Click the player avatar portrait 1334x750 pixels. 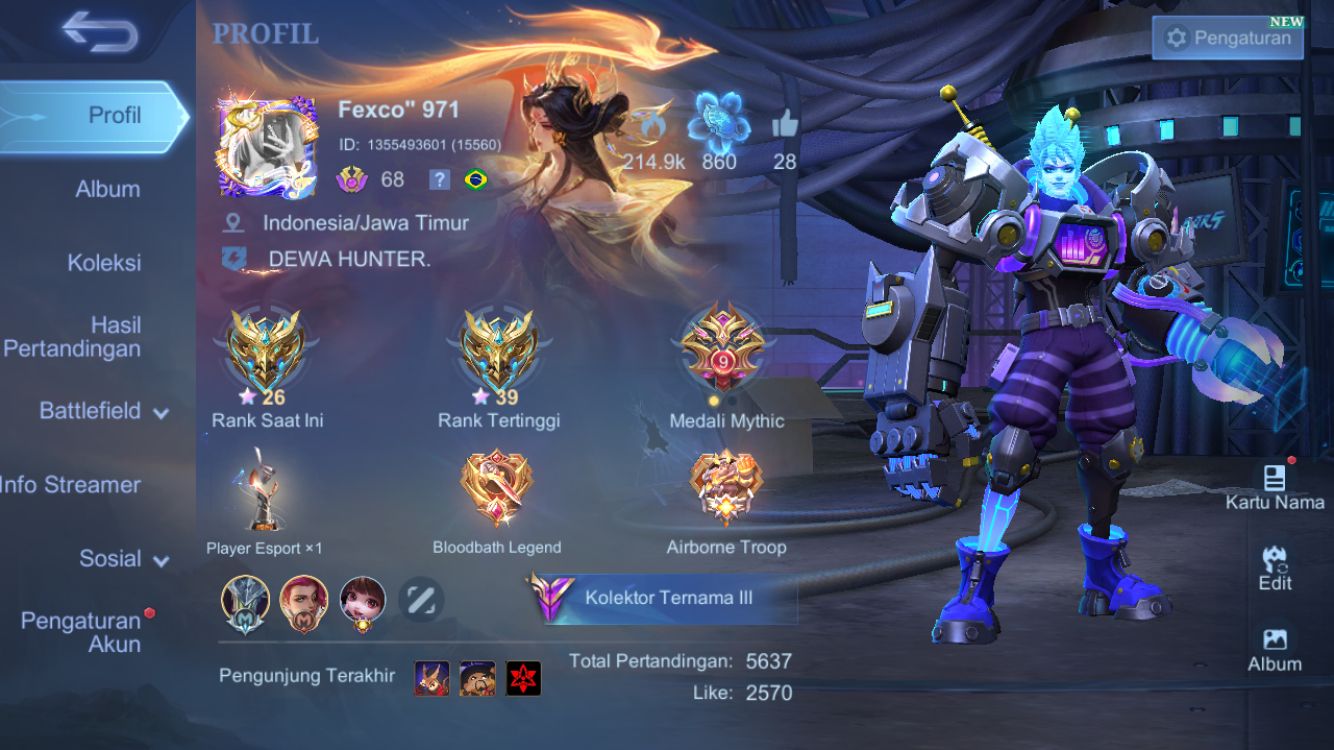(268, 147)
